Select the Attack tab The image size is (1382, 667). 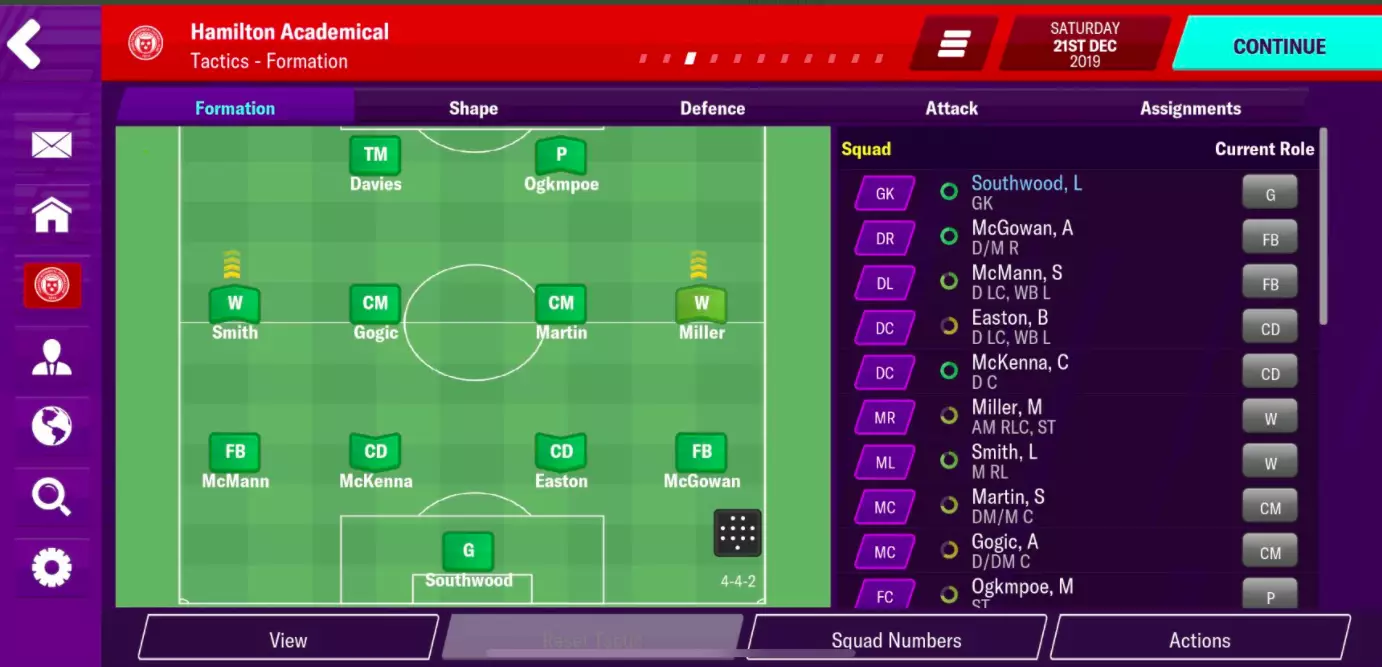951,108
